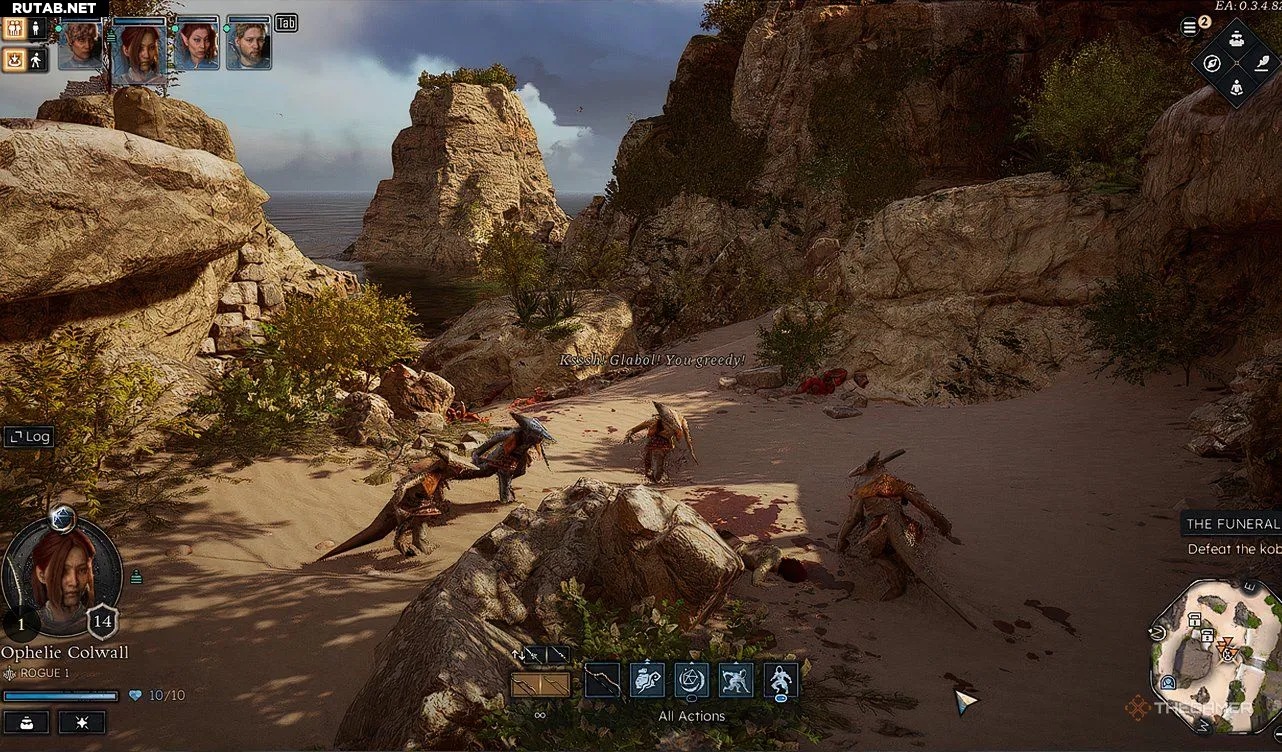Choose the red-haired pointed-ear elf portrait
Viewport: 1282px width, 752px height.
196,46
